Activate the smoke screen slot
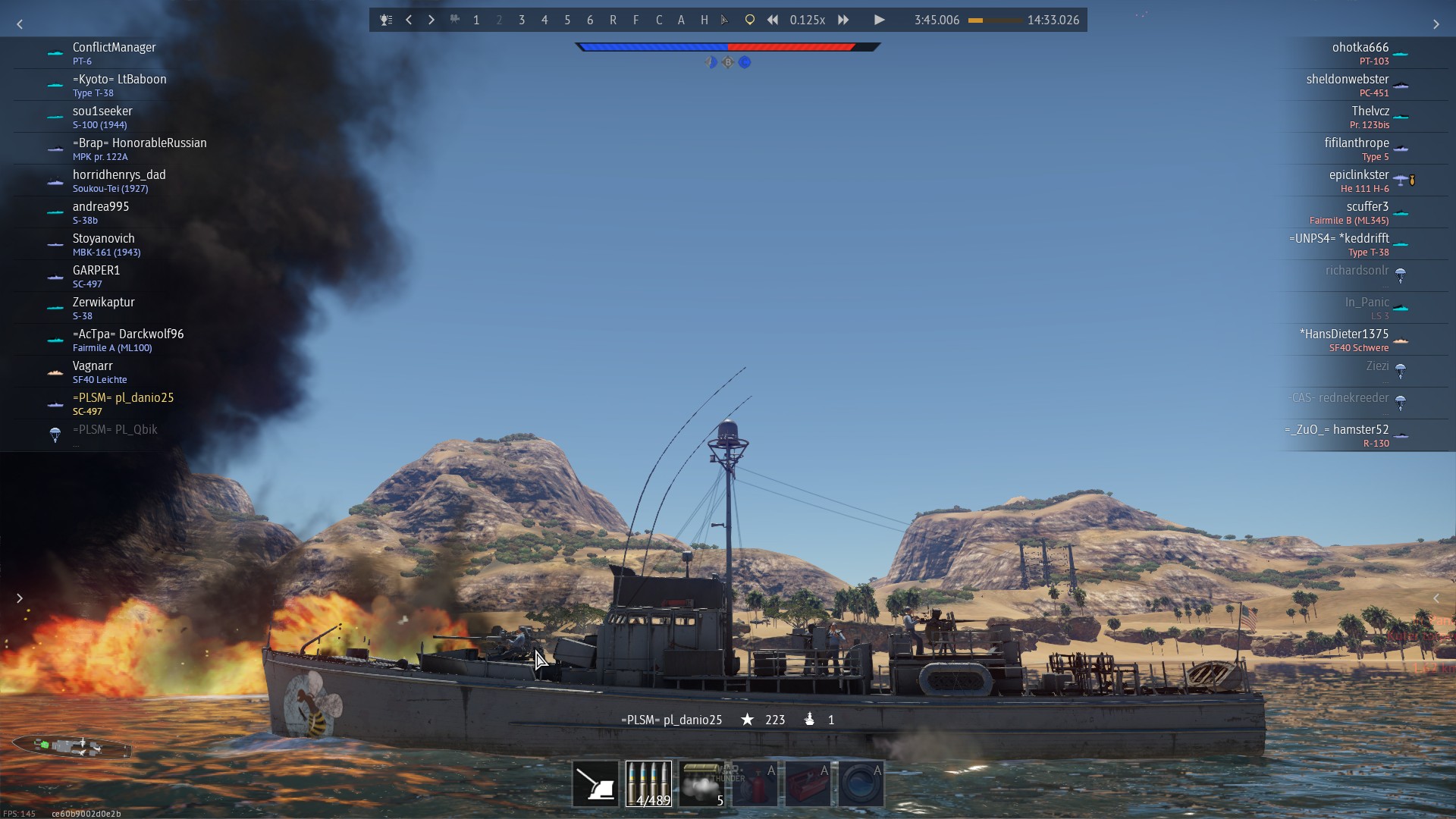Viewport: 1456px width, 819px height. tap(701, 783)
